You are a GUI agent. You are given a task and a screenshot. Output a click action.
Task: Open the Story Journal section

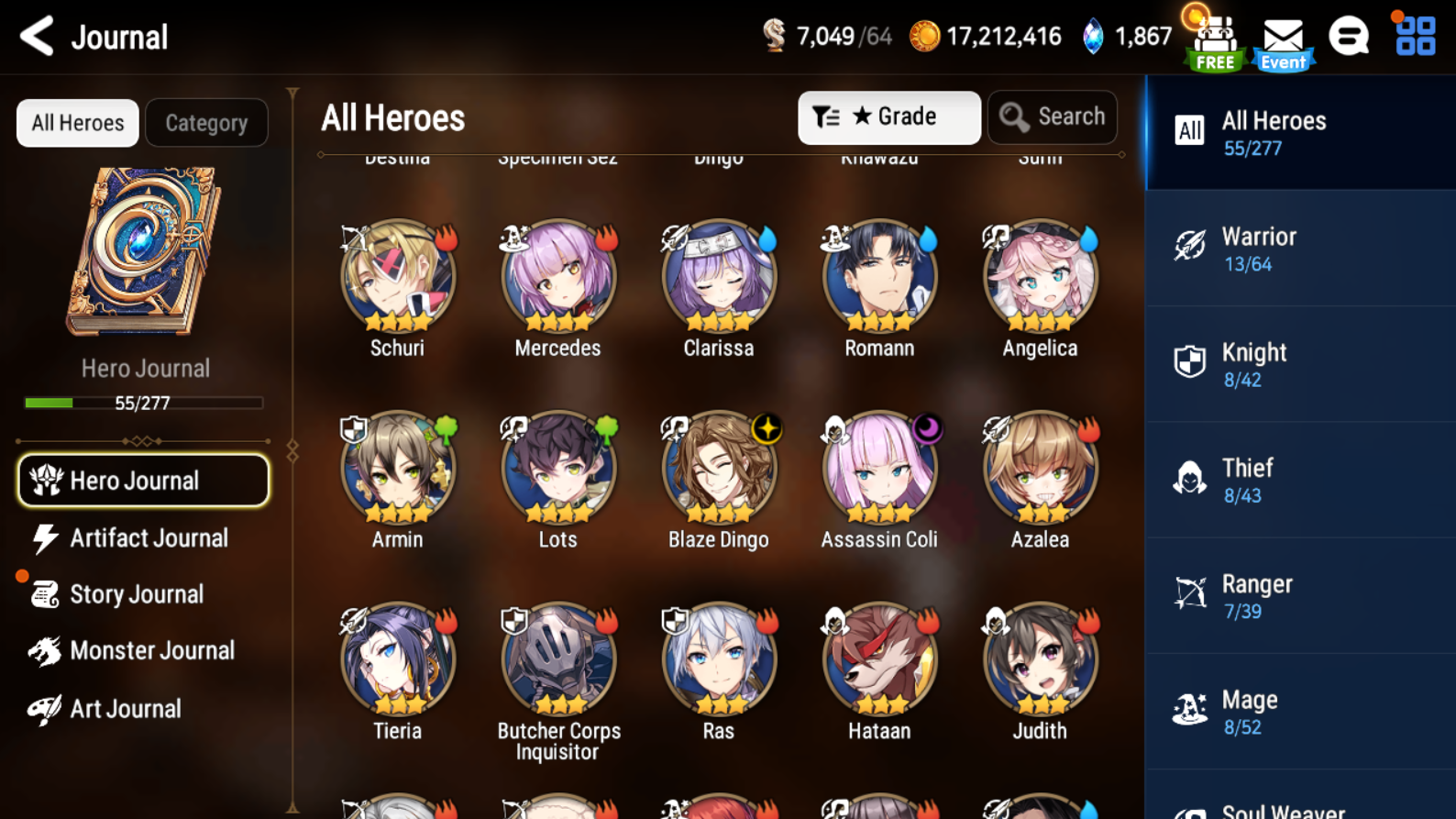pyautogui.click(x=136, y=594)
